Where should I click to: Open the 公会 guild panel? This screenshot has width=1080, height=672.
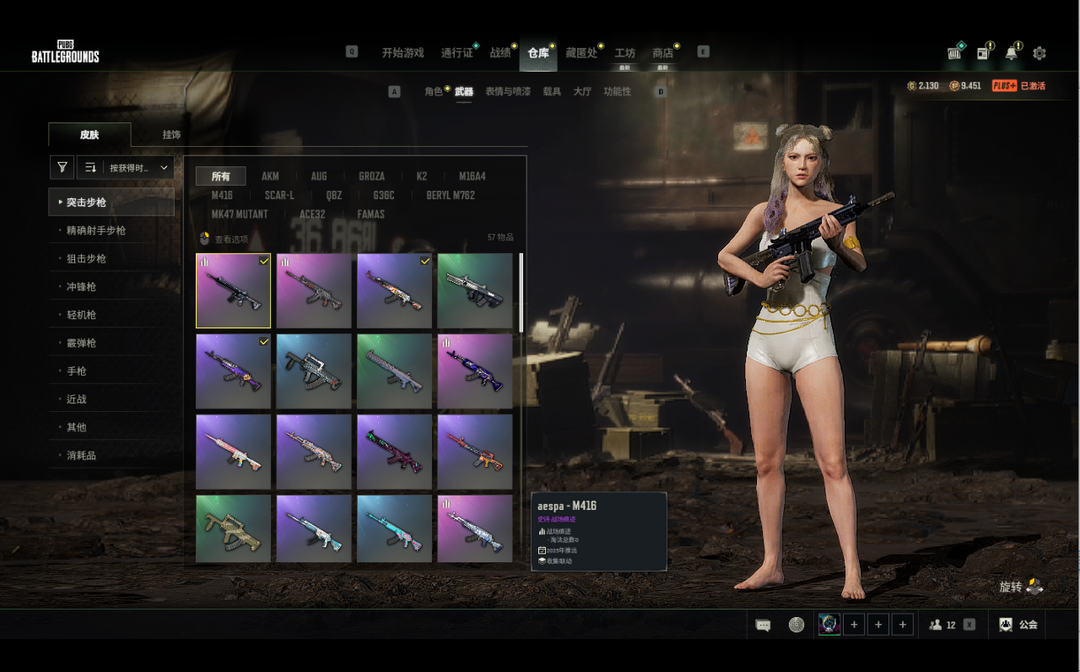(x=1019, y=625)
